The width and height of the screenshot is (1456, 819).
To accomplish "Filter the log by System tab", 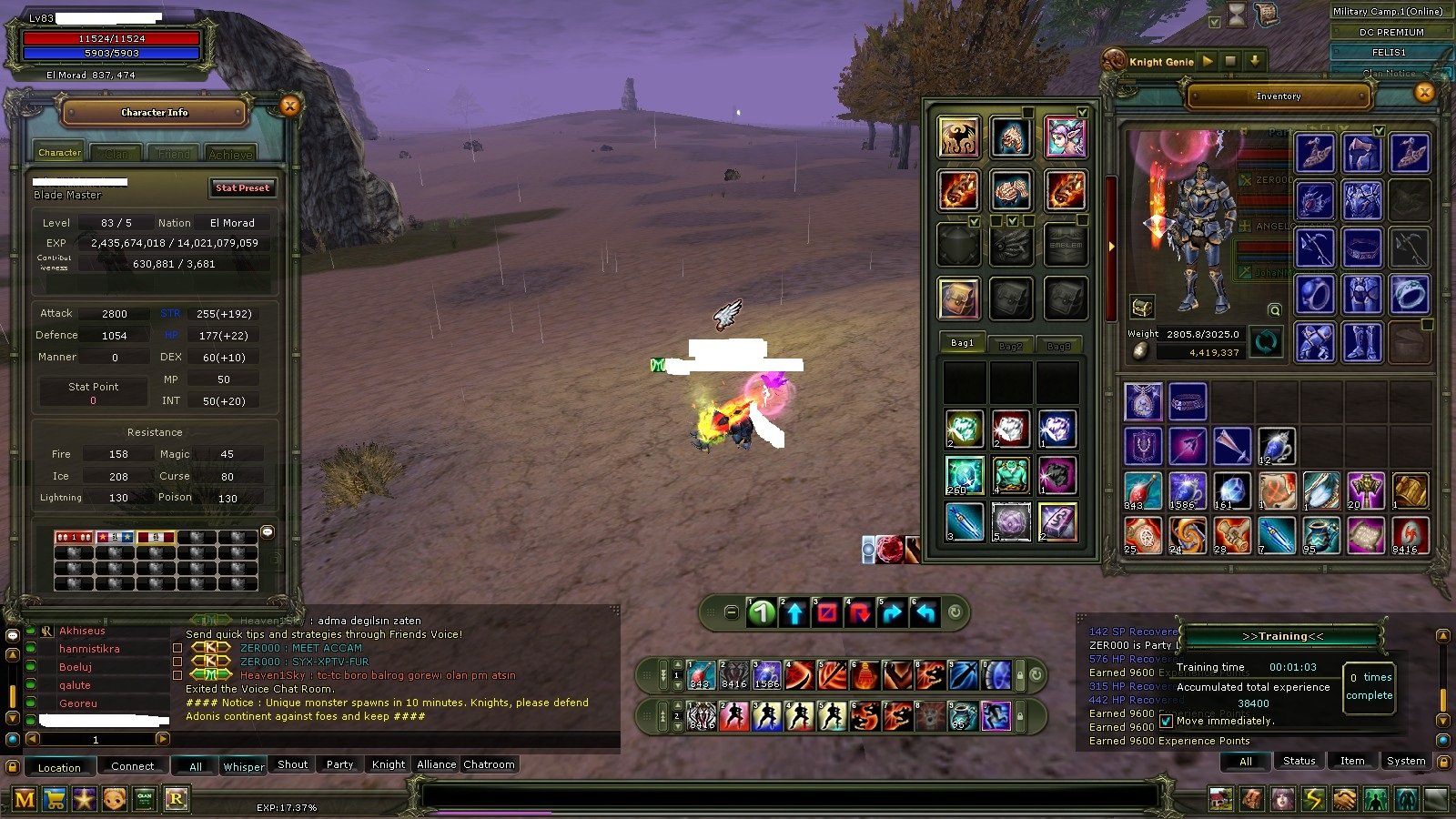I will 1406,761.
